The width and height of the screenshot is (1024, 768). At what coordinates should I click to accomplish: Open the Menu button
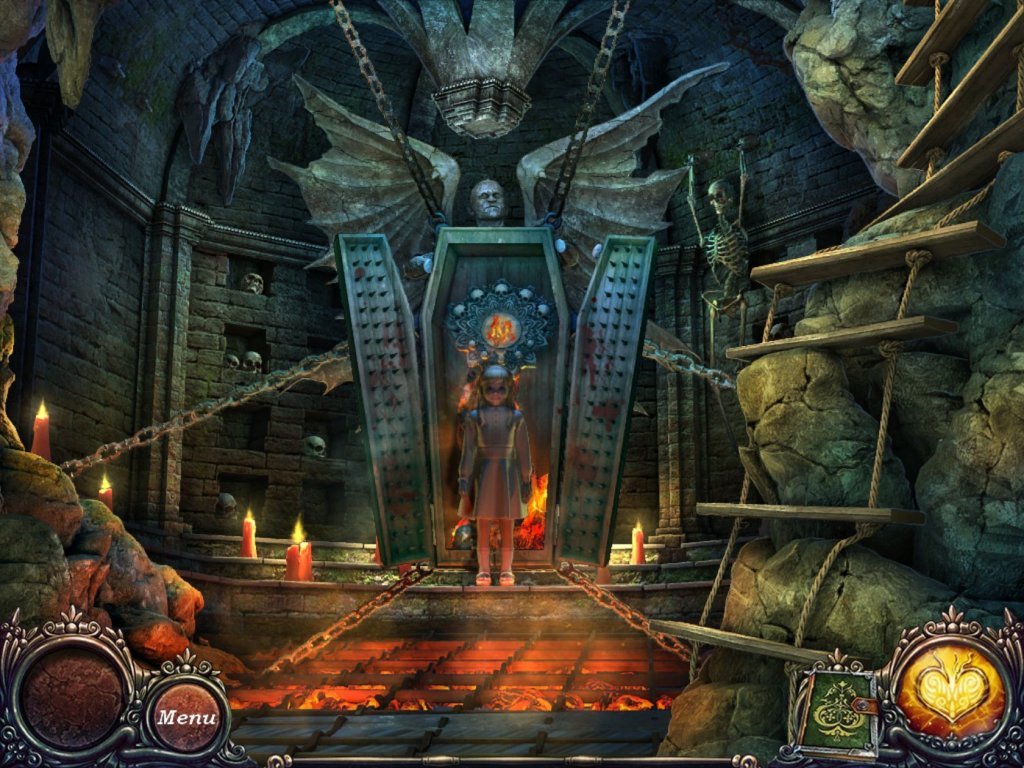tap(187, 717)
